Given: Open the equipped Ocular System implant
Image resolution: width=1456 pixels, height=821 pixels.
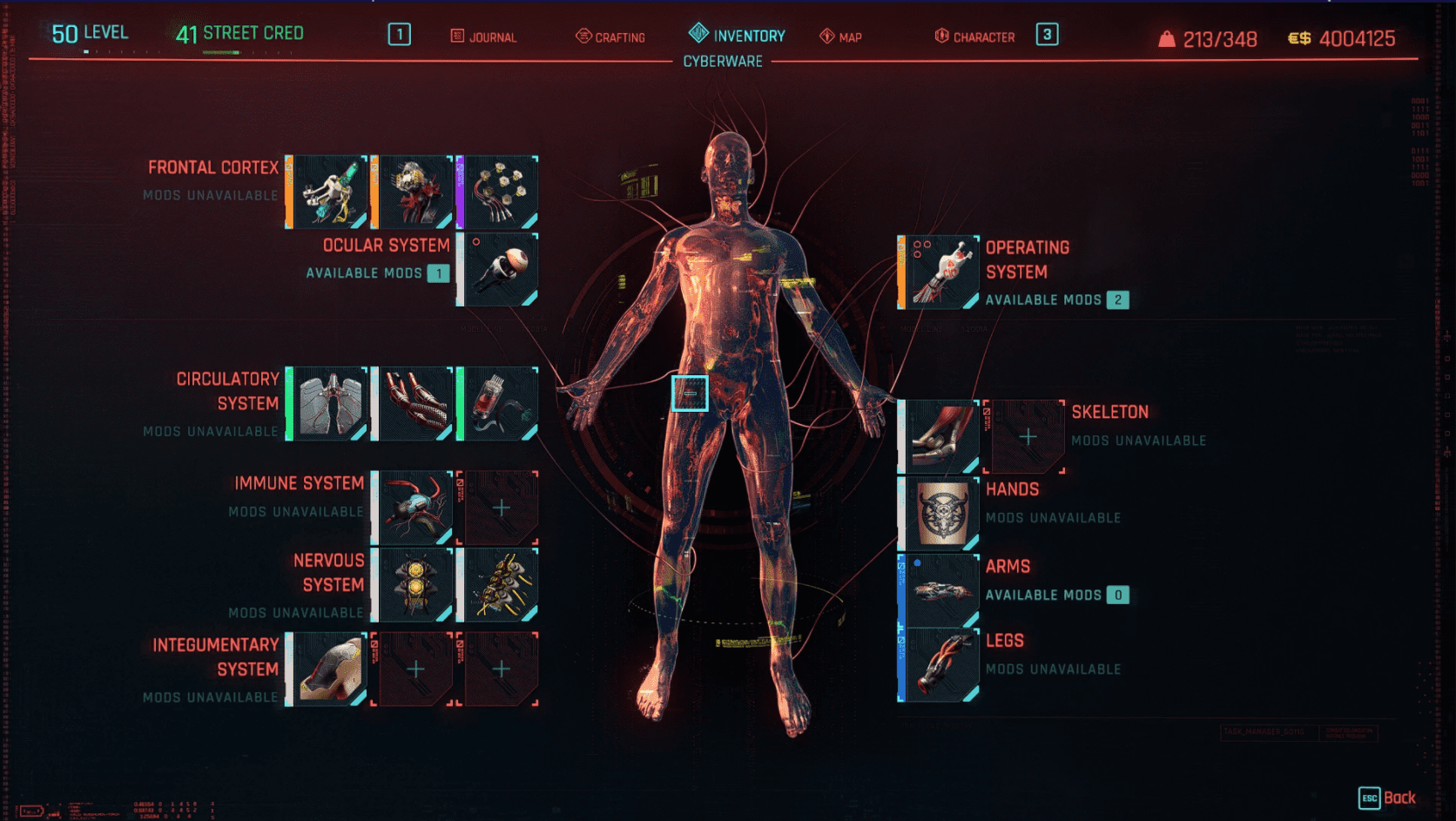Looking at the screenshot, I should click(498, 270).
